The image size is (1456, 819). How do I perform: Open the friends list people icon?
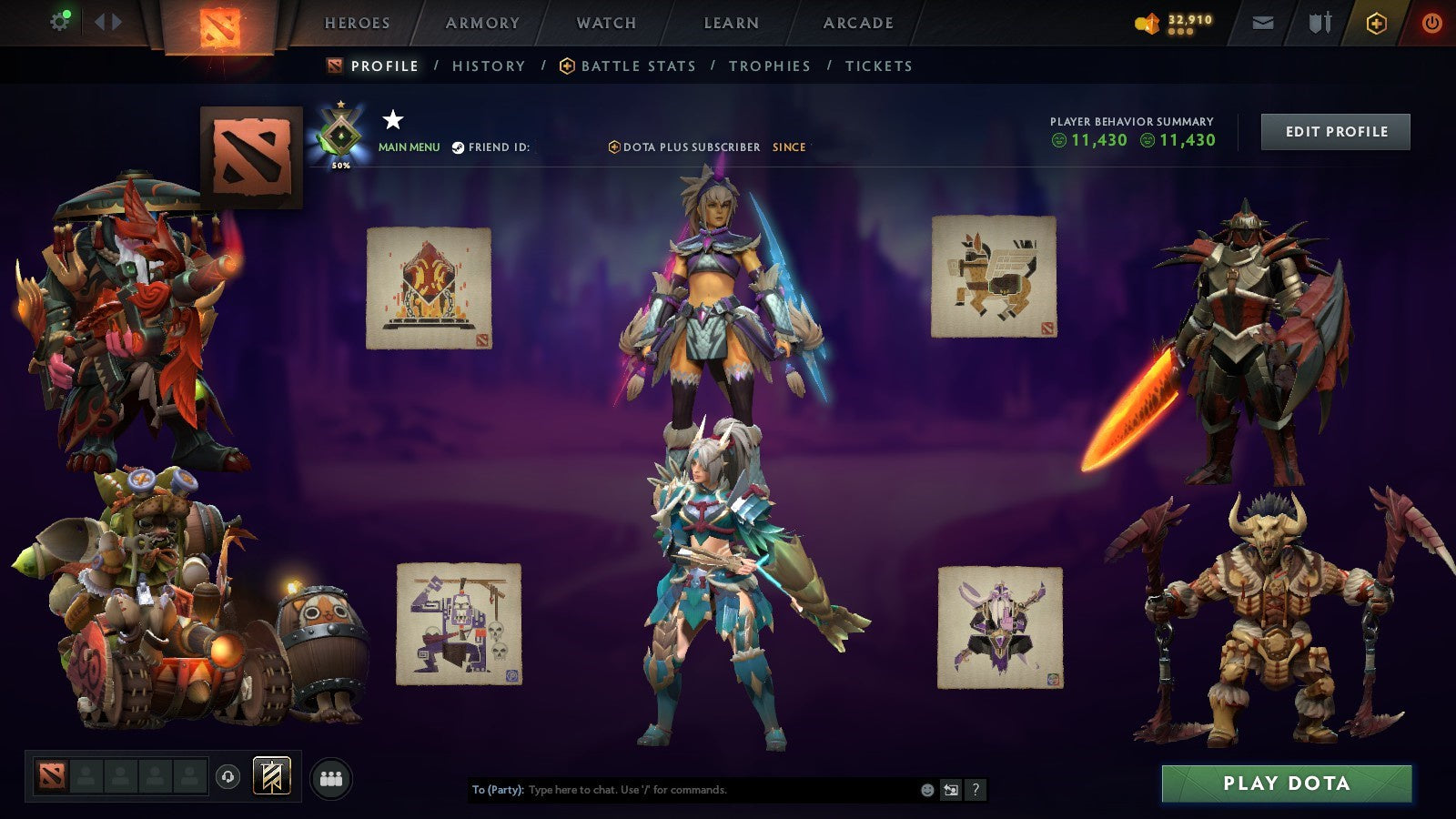pyautogui.click(x=330, y=778)
